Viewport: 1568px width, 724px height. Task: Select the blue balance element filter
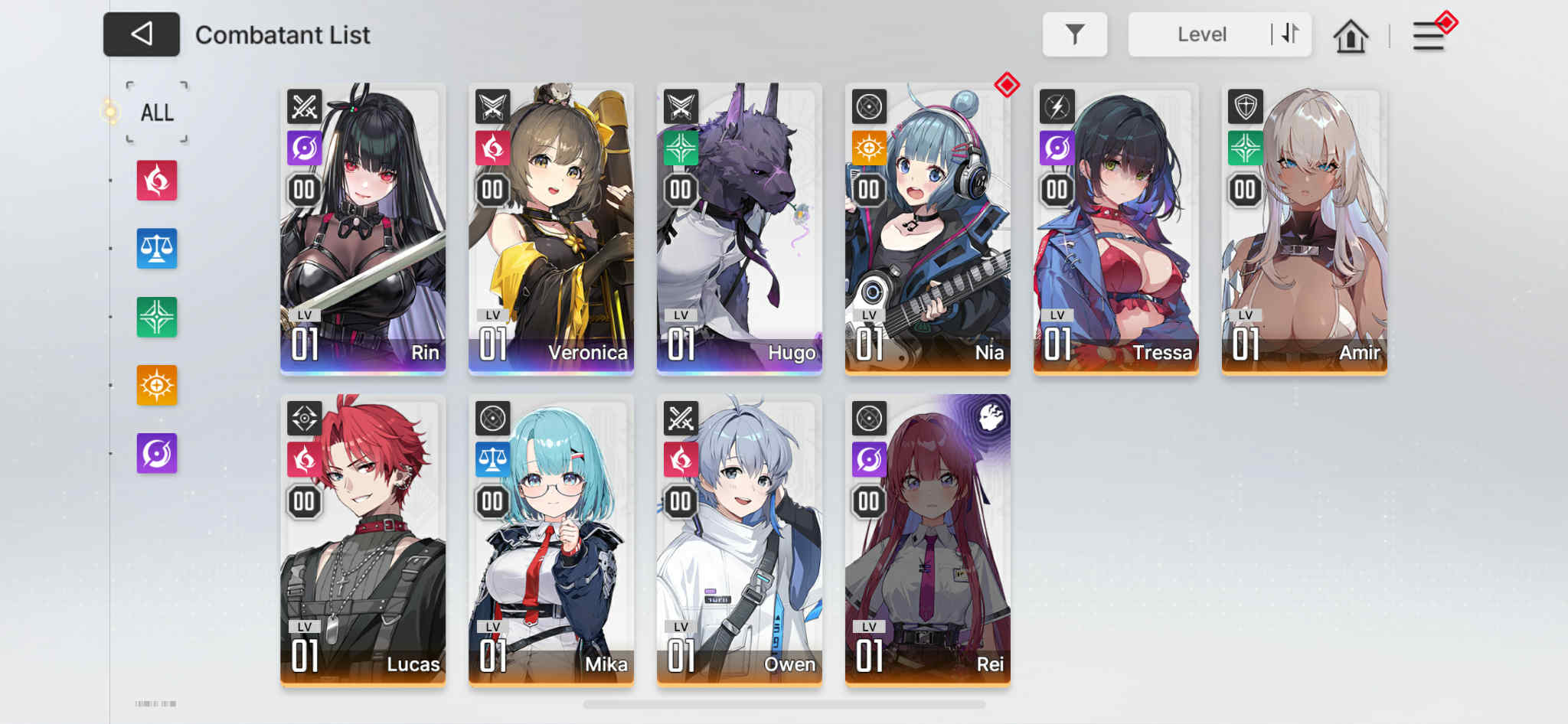tap(156, 249)
